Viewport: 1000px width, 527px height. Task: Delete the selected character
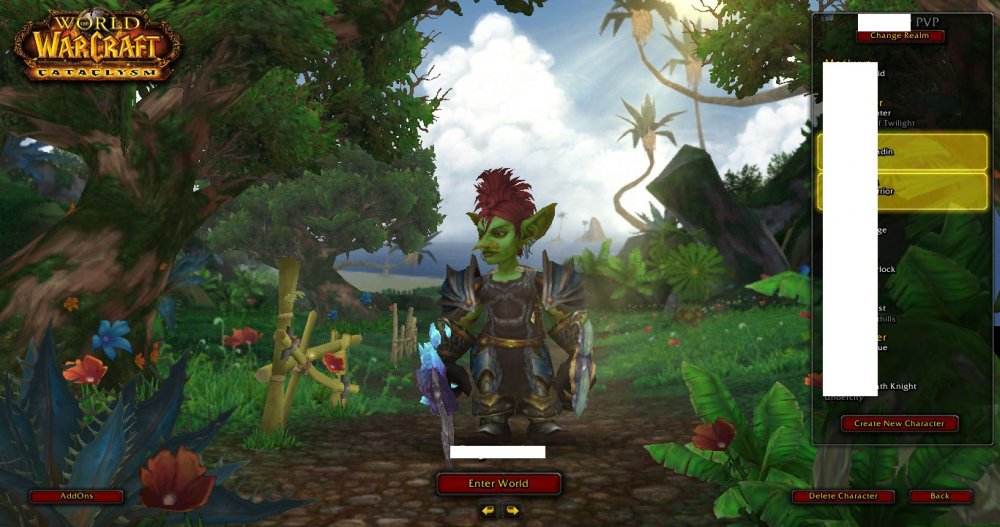tap(844, 496)
